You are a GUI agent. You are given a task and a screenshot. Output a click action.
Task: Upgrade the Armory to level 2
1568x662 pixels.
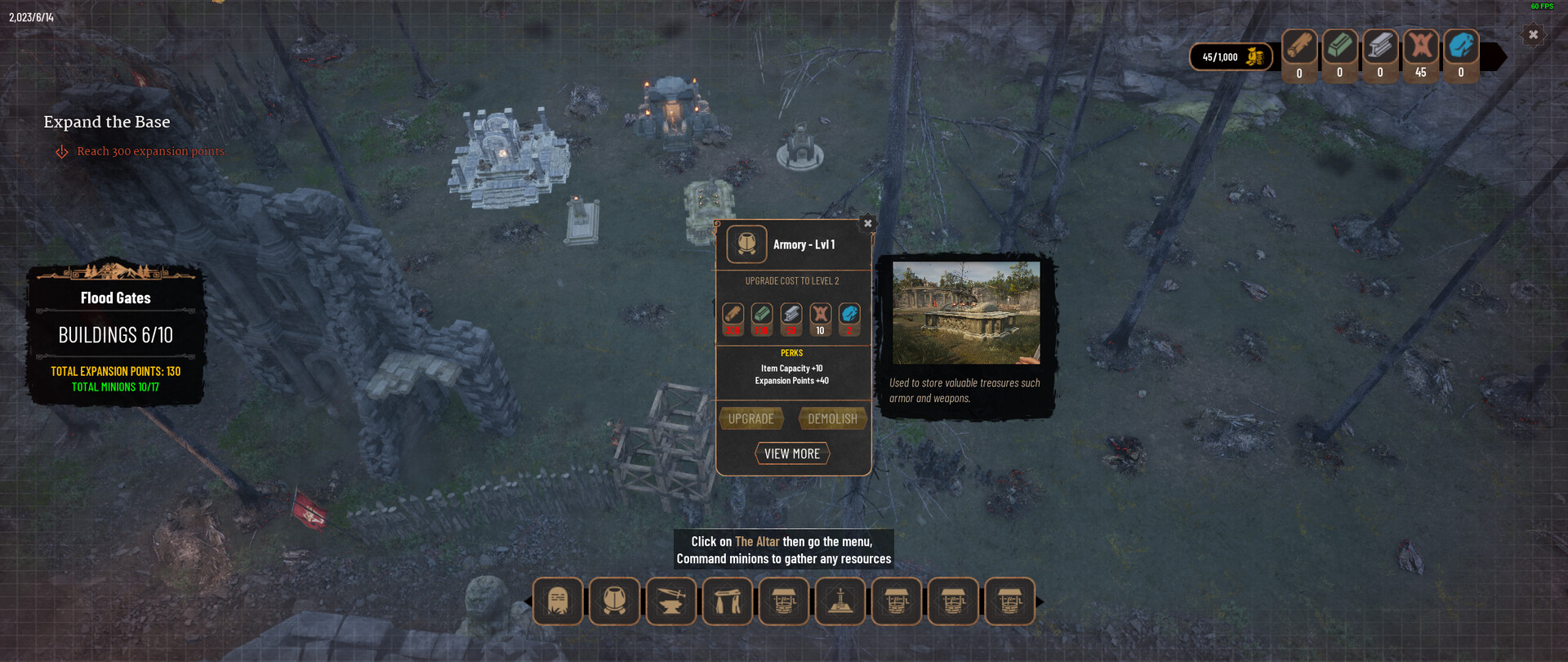(x=751, y=418)
